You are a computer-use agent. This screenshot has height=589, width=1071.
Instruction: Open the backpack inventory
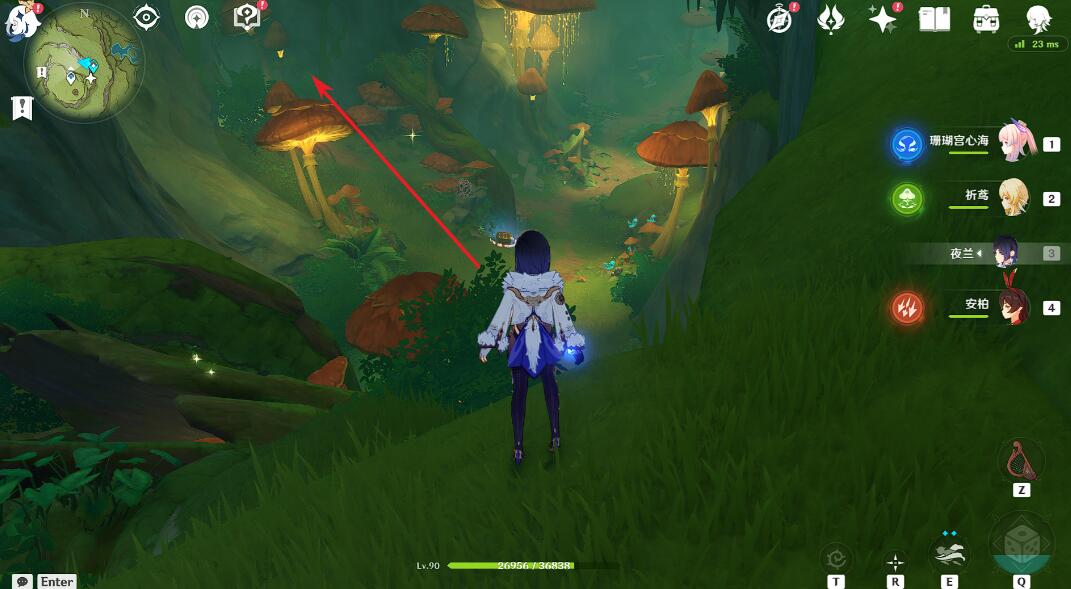point(986,19)
